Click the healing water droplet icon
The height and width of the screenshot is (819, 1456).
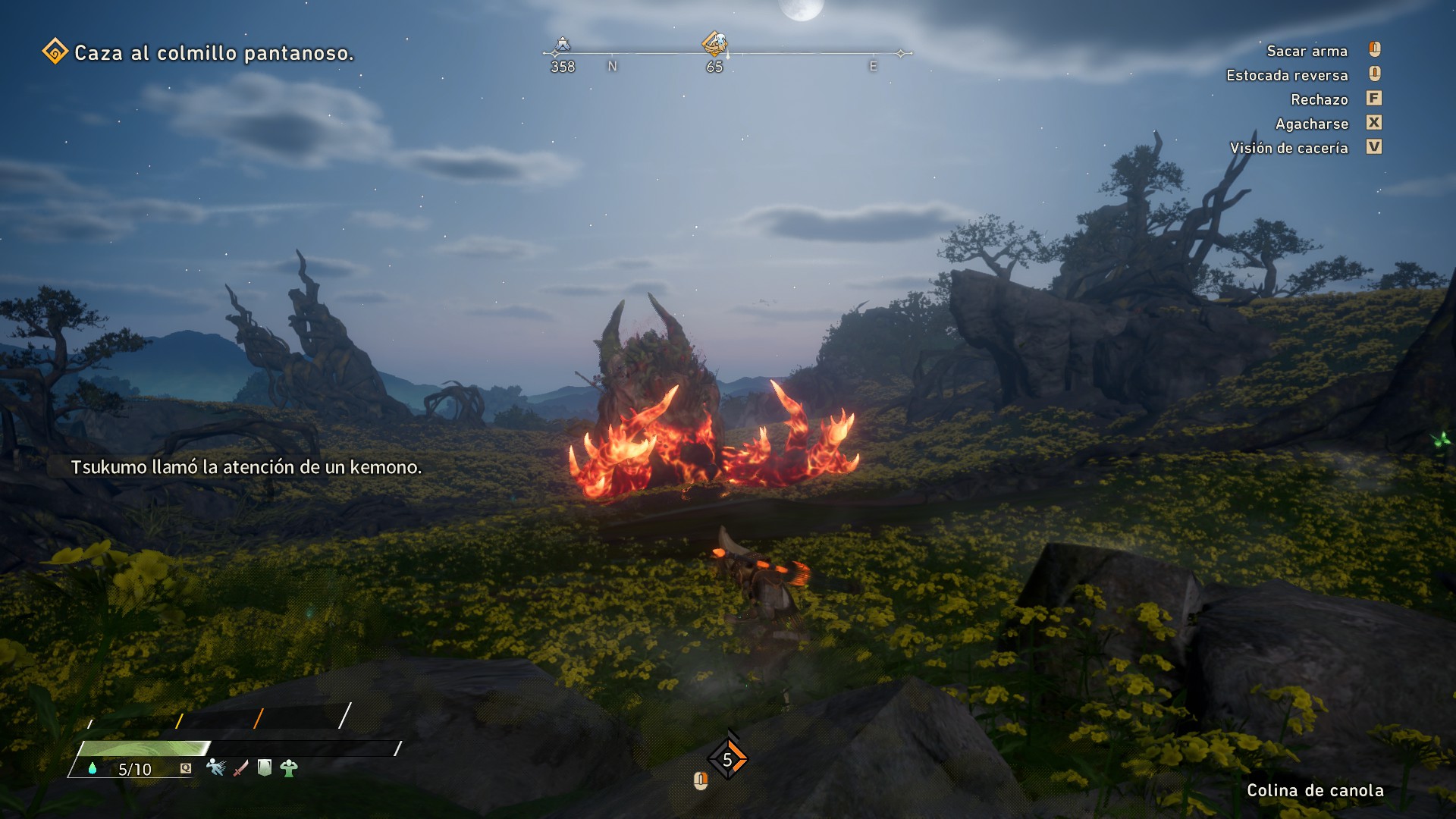93,768
